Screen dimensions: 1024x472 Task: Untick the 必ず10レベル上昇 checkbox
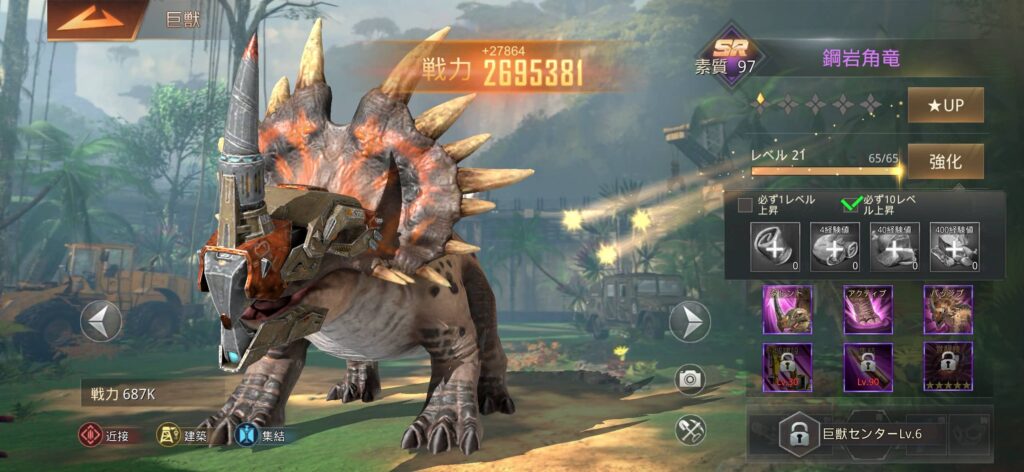[x=851, y=205]
